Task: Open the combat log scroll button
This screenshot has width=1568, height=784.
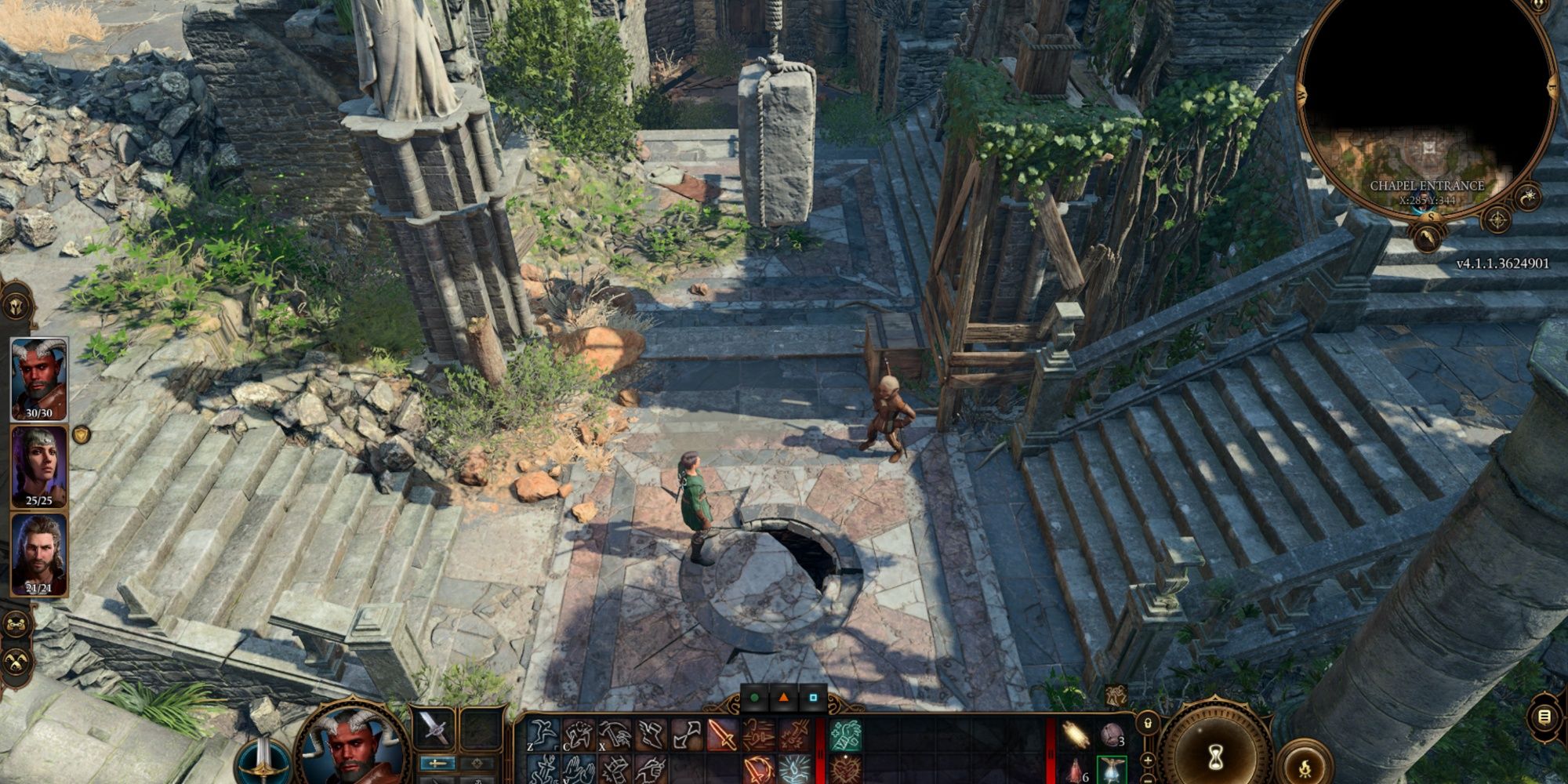Action: coord(1544,717)
